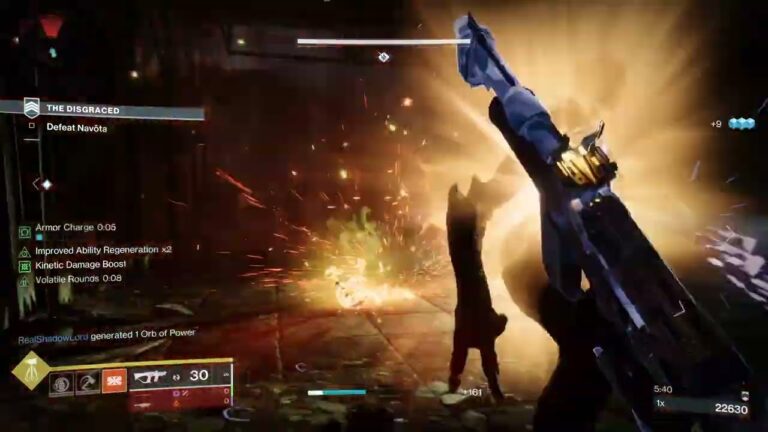Activate the yellow diamond super ability icon
Screen dimensions: 768x432
30,371
